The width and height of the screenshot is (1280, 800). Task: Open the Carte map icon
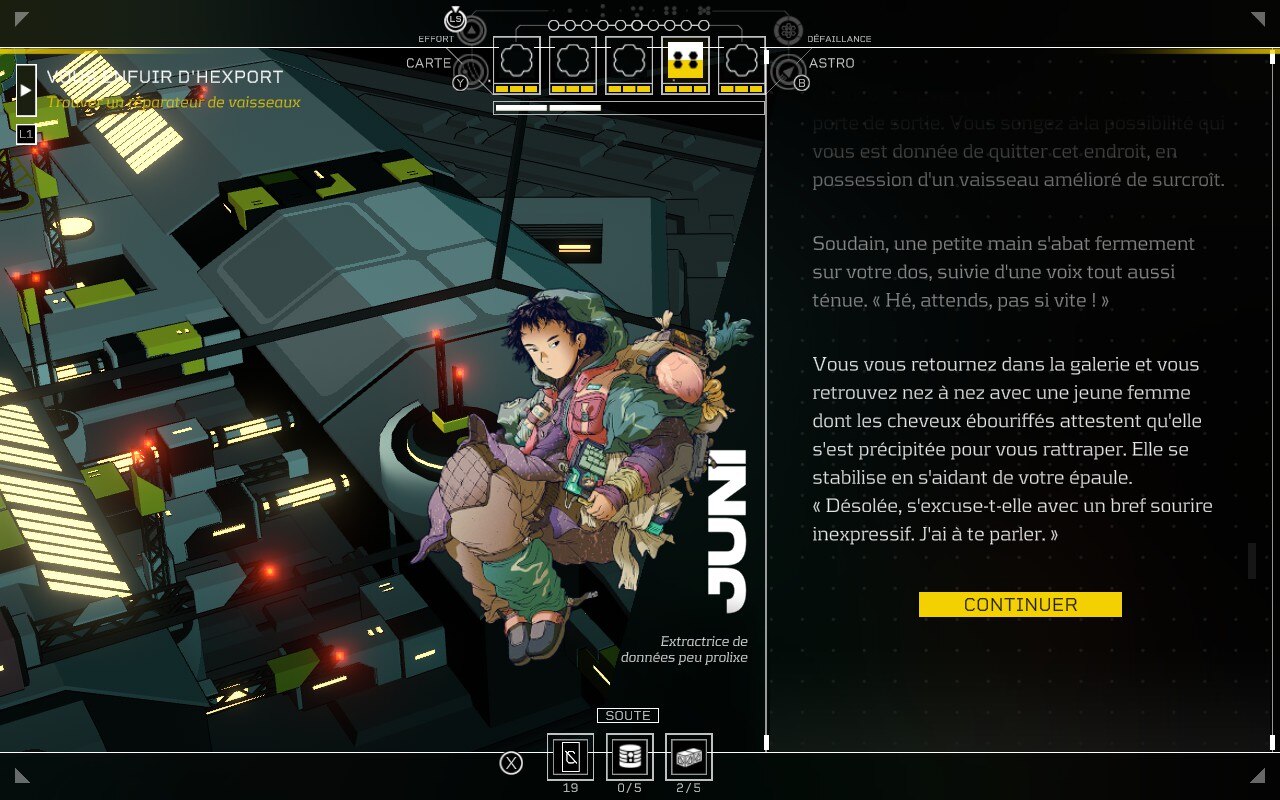[x=472, y=72]
